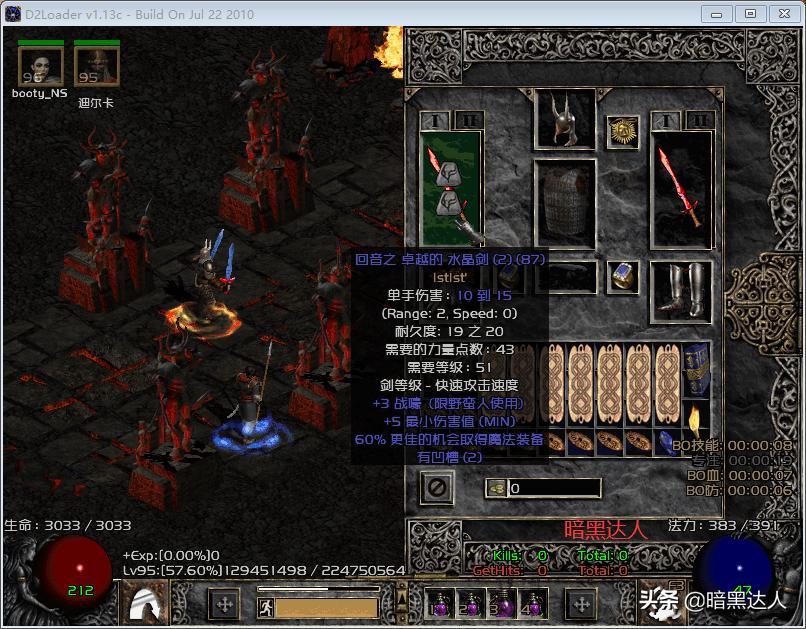Select the horned helmet equipment slot
The width and height of the screenshot is (806, 629).
pyautogui.click(x=565, y=119)
